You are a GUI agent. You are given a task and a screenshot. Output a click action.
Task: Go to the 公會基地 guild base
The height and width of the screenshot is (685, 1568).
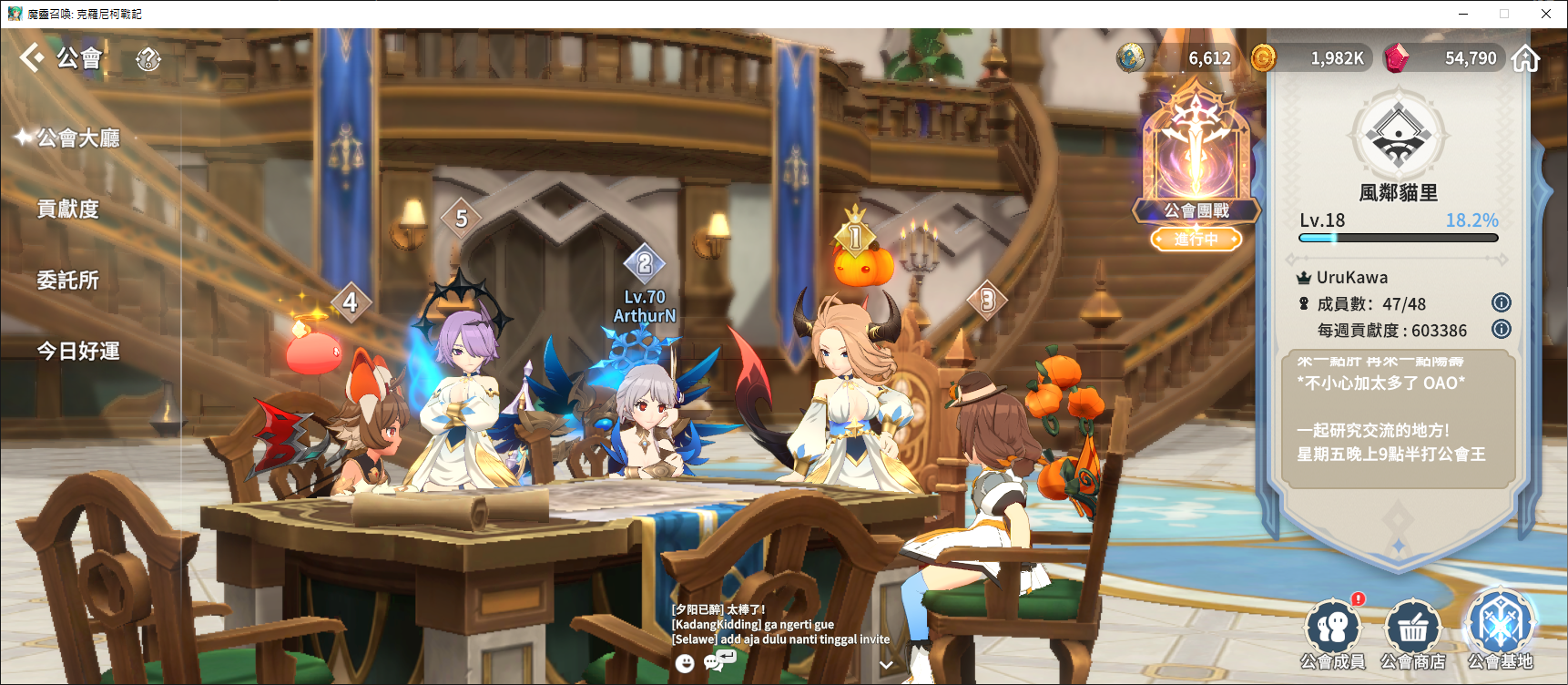click(1500, 630)
